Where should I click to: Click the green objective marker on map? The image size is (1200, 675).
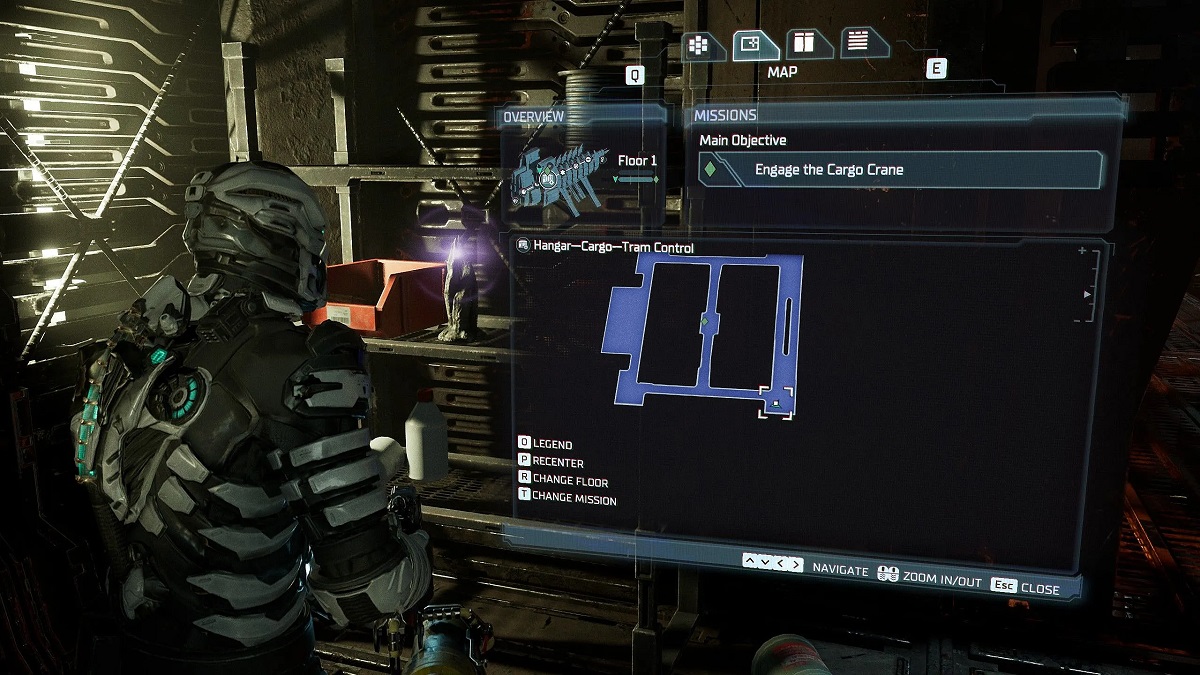click(705, 321)
